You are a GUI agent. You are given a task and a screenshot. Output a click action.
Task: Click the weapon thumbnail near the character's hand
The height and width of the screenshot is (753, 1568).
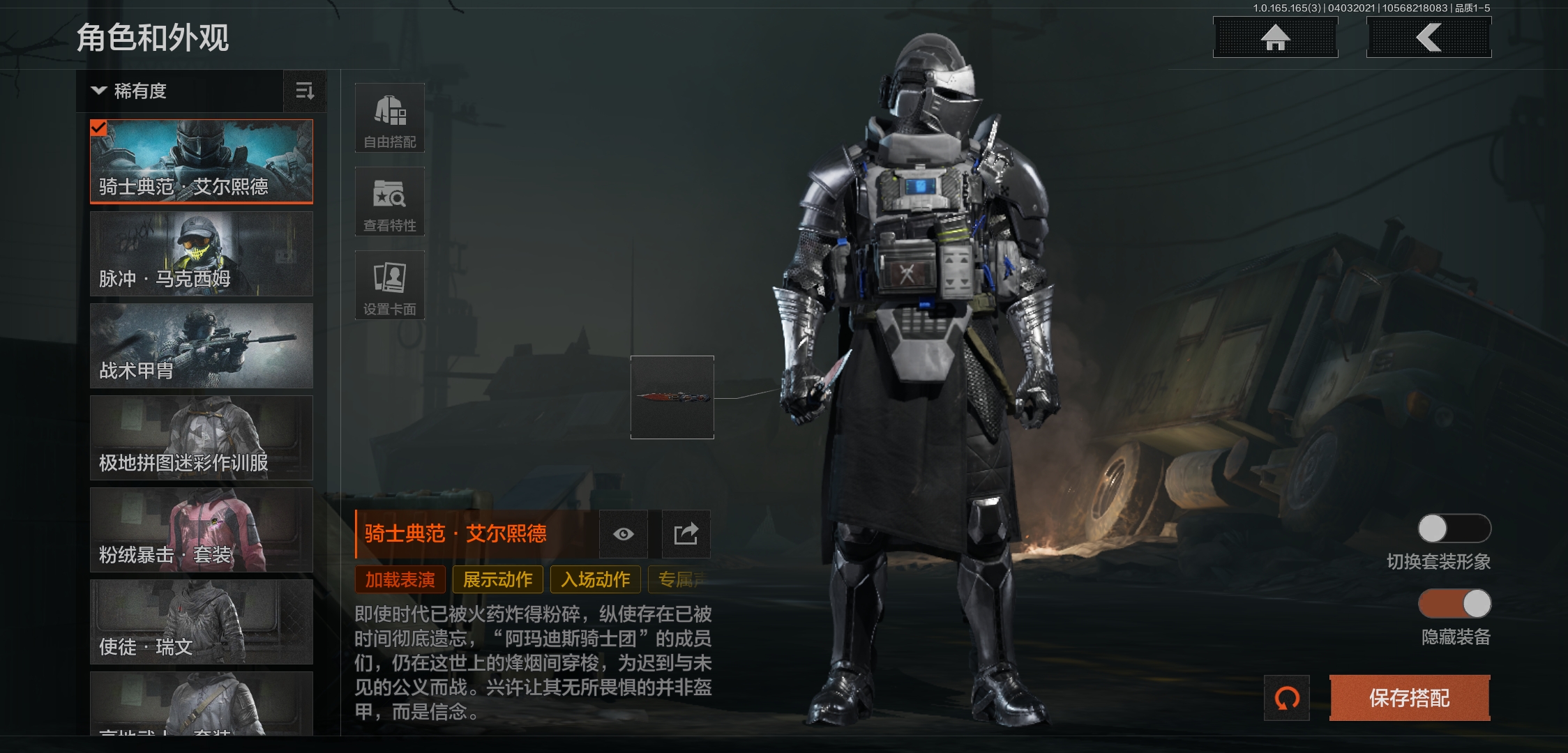coord(671,397)
